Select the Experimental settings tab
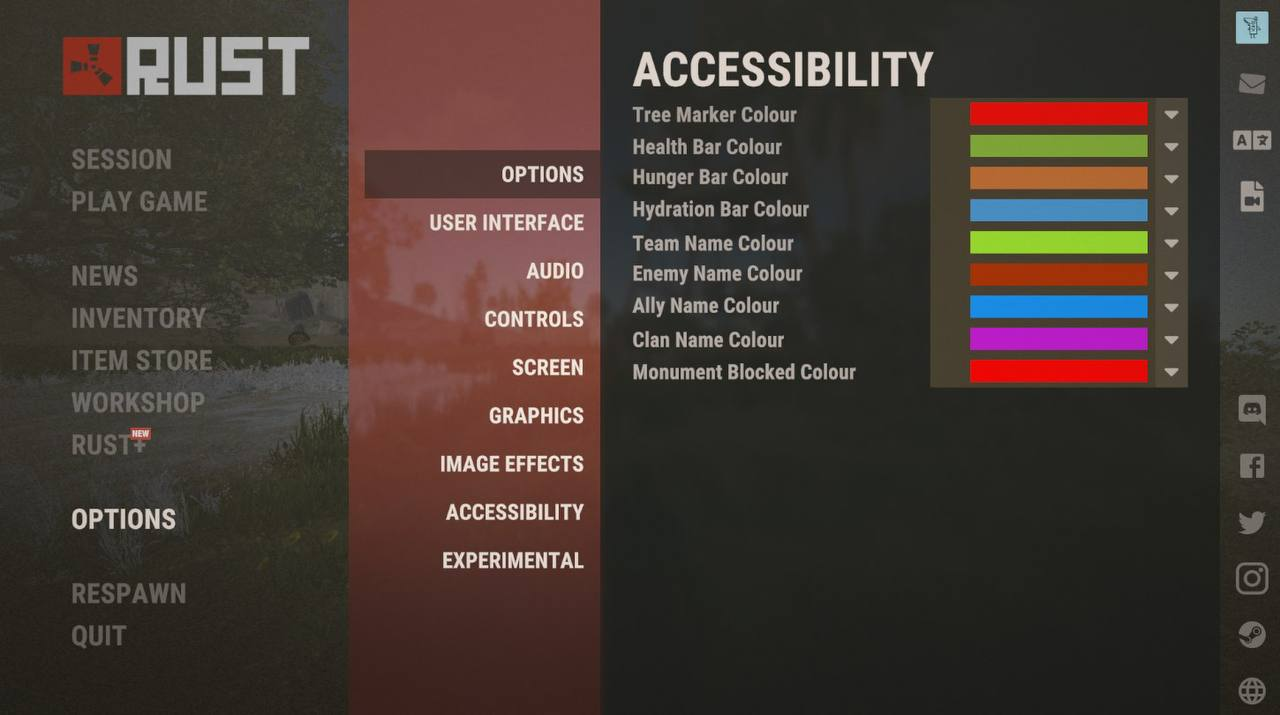Viewport: 1280px width, 715px height. point(513,560)
